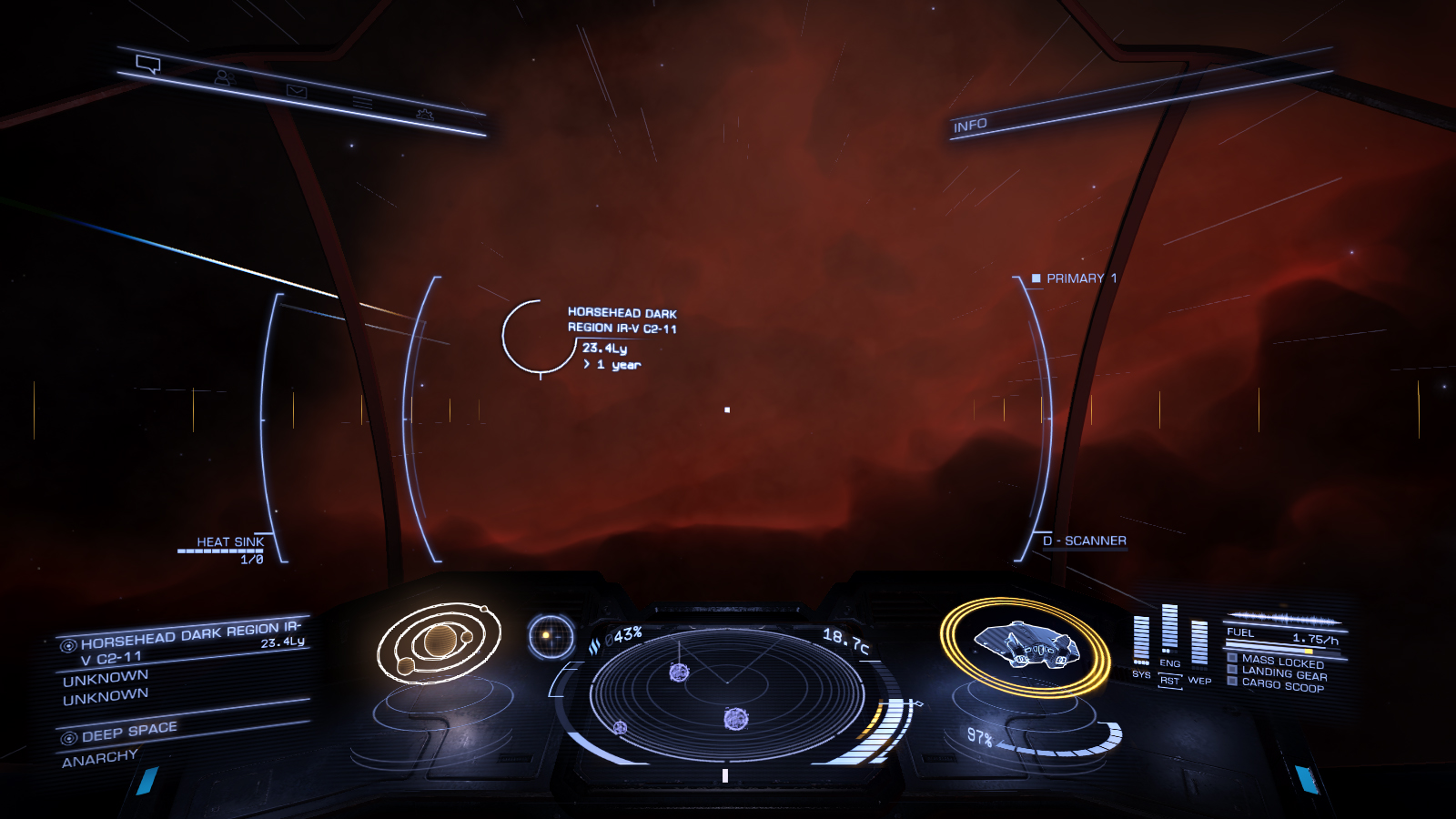Select the WEP power distributor column
The height and width of the screenshot is (819, 1456).
pyautogui.click(x=1199, y=644)
